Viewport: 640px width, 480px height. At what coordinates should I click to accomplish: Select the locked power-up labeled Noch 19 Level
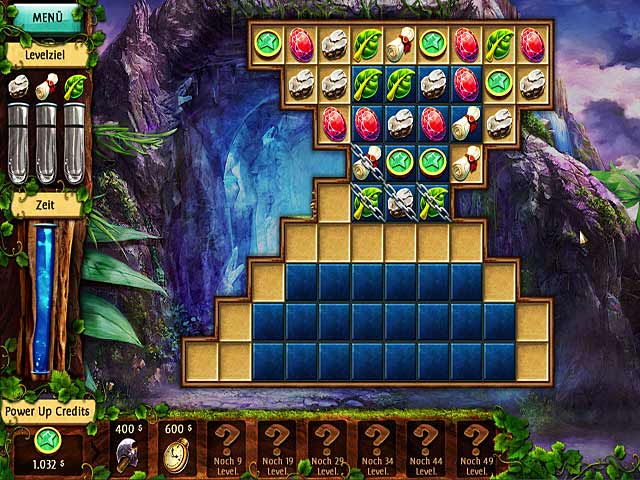[275, 448]
